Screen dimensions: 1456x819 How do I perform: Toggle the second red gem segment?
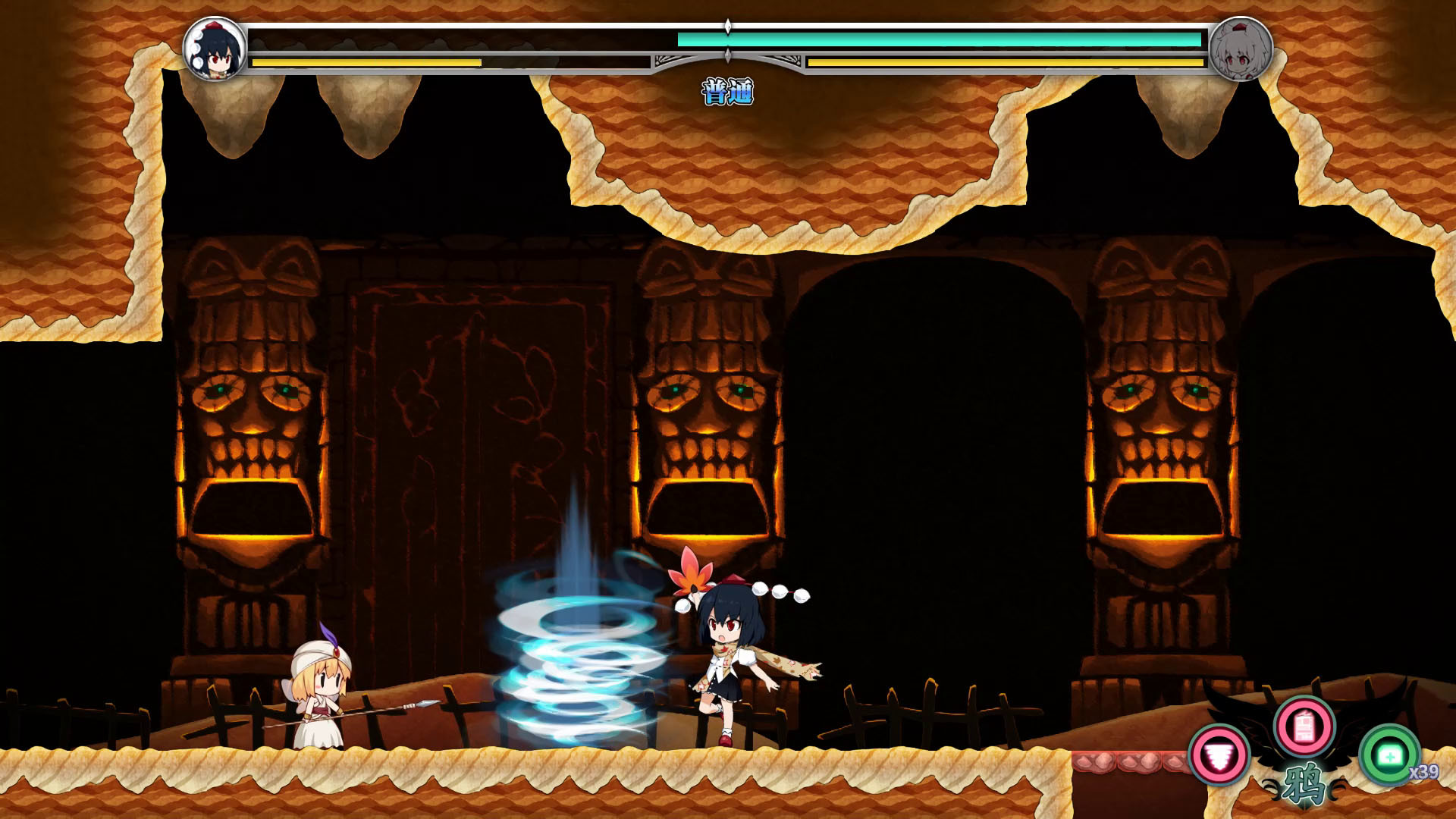point(1141,761)
